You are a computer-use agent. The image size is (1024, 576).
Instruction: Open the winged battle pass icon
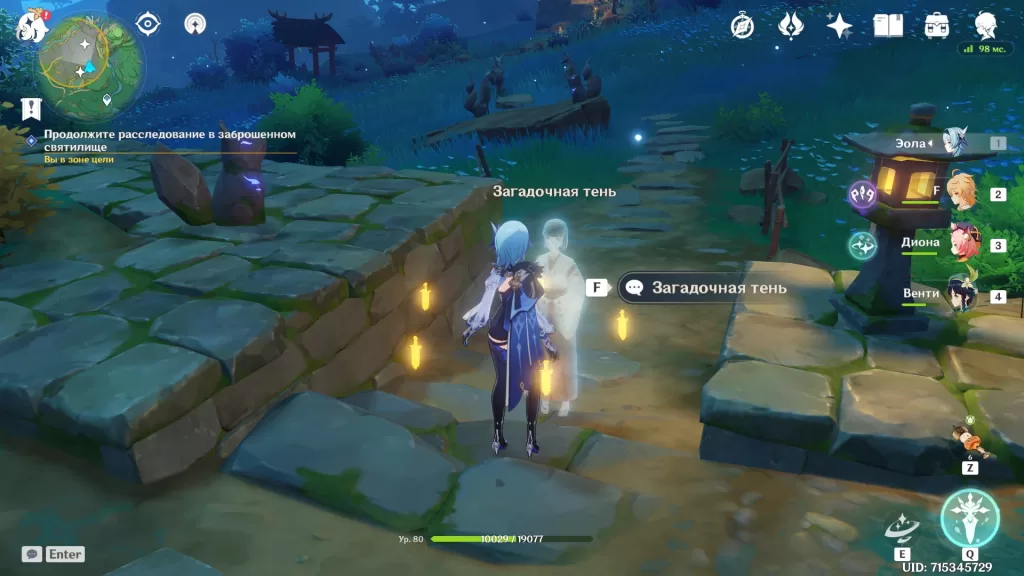(x=790, y=26)
